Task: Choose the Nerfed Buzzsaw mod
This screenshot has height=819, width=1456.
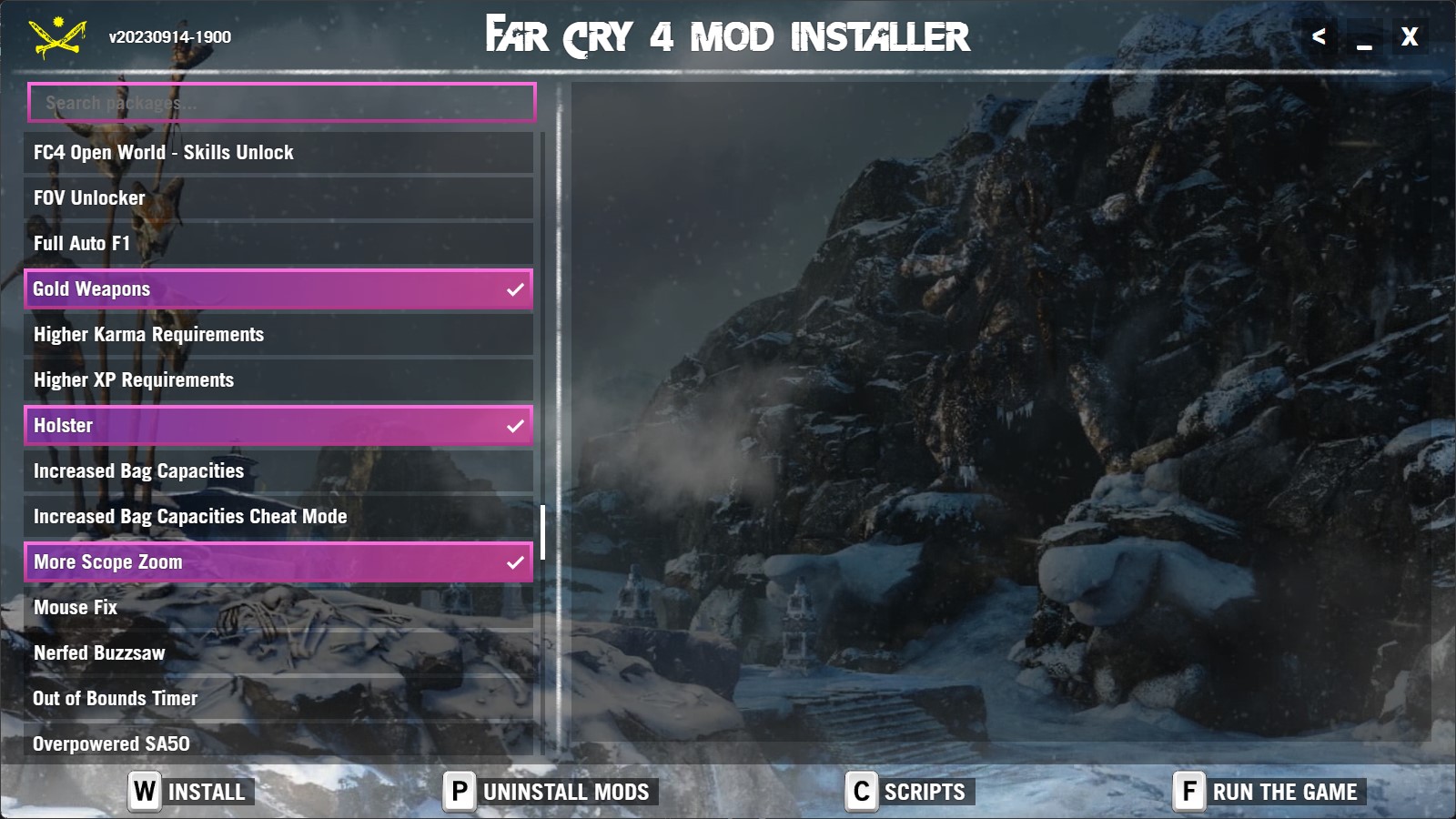Action: tap(278, 653)
